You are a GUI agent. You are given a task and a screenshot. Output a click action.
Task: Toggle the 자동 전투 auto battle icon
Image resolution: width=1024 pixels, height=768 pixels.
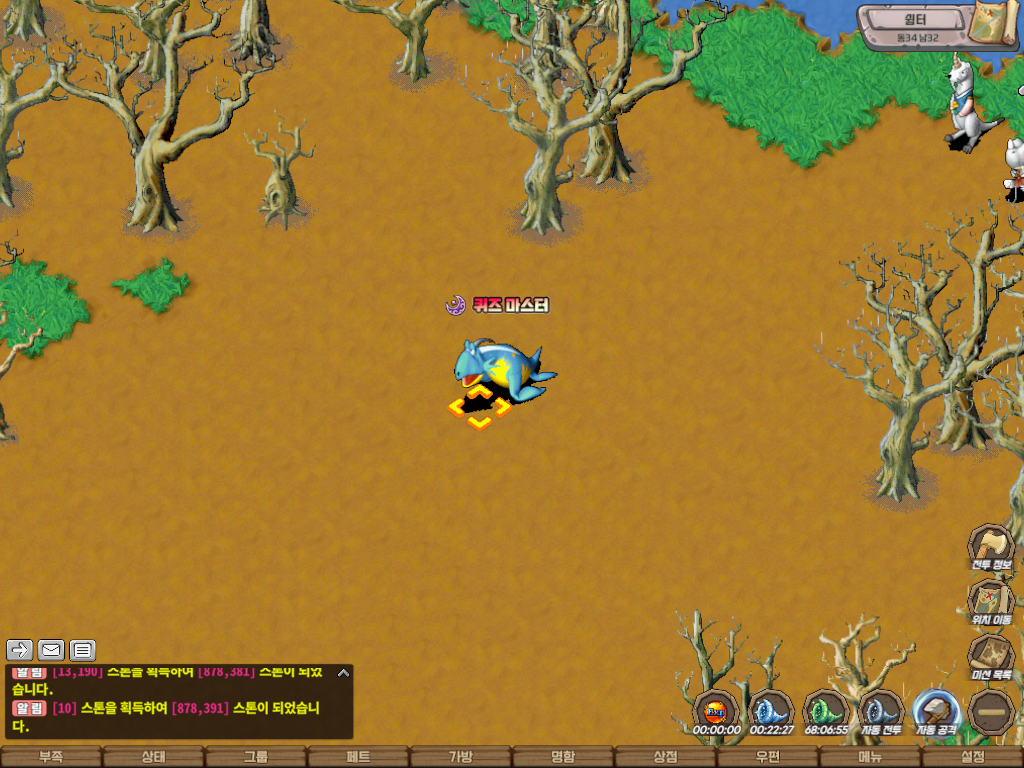click(881, 711)
